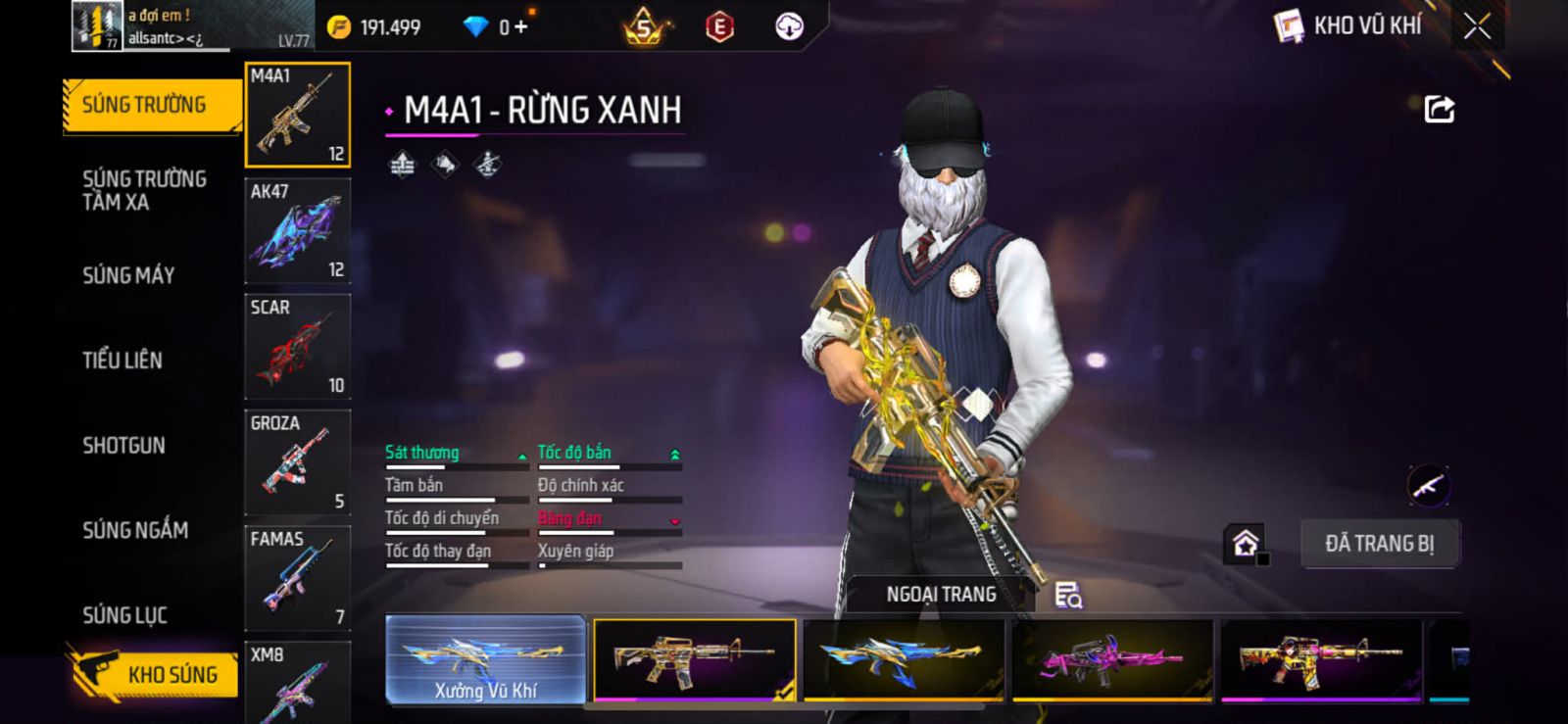Open the Súng Lục category
This screenshot has height=724, width=1568.
(124, 615)
